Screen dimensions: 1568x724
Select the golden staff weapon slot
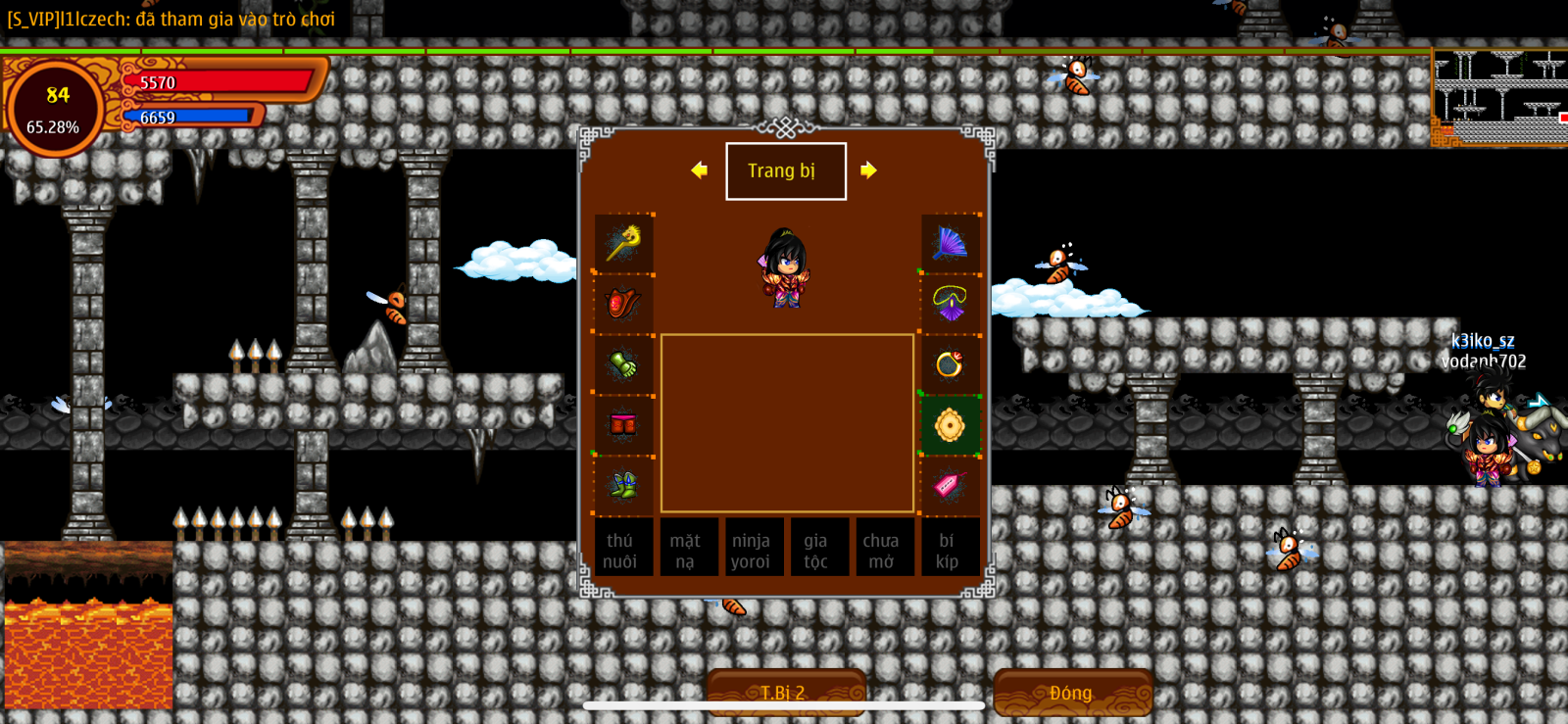623,243
